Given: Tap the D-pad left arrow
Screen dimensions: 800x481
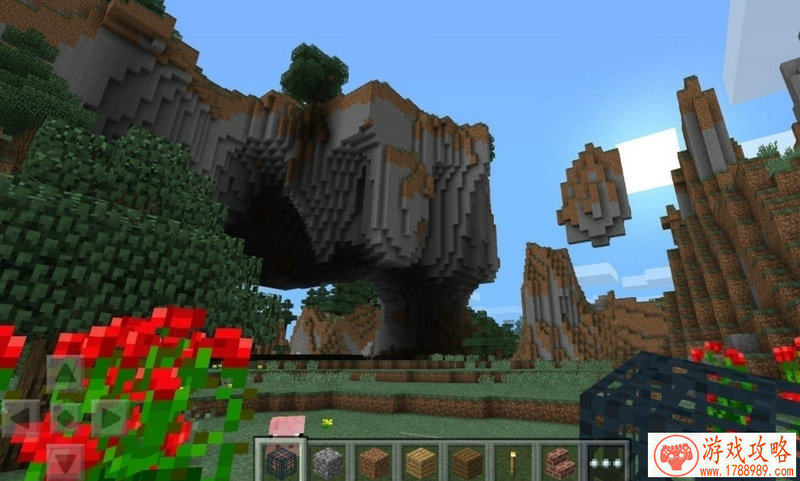Looking at the screenshot, I should [22, 416].
